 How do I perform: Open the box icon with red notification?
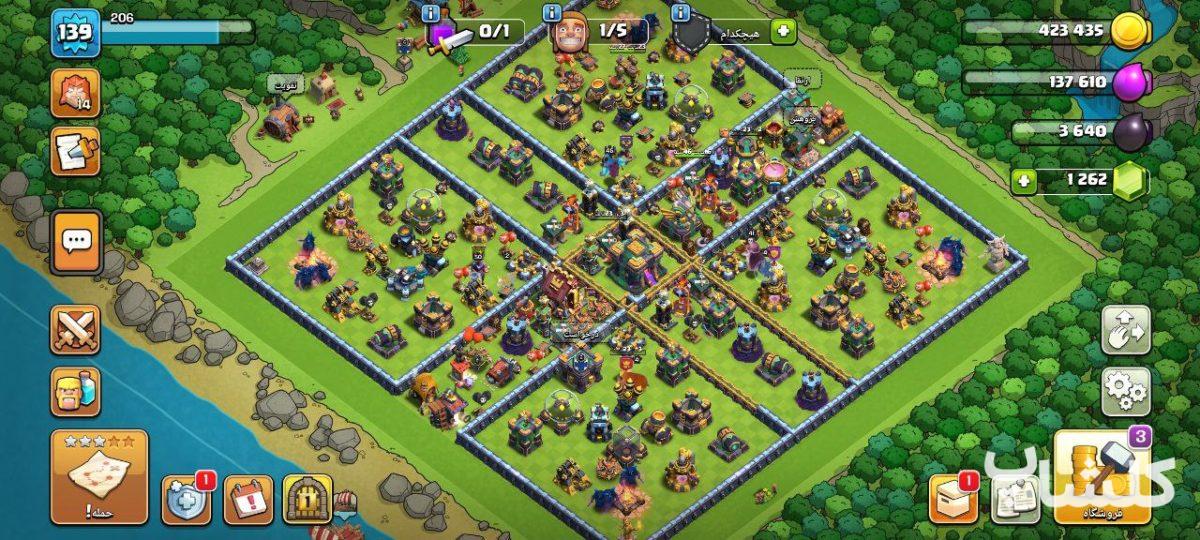[x=952, y=498]
